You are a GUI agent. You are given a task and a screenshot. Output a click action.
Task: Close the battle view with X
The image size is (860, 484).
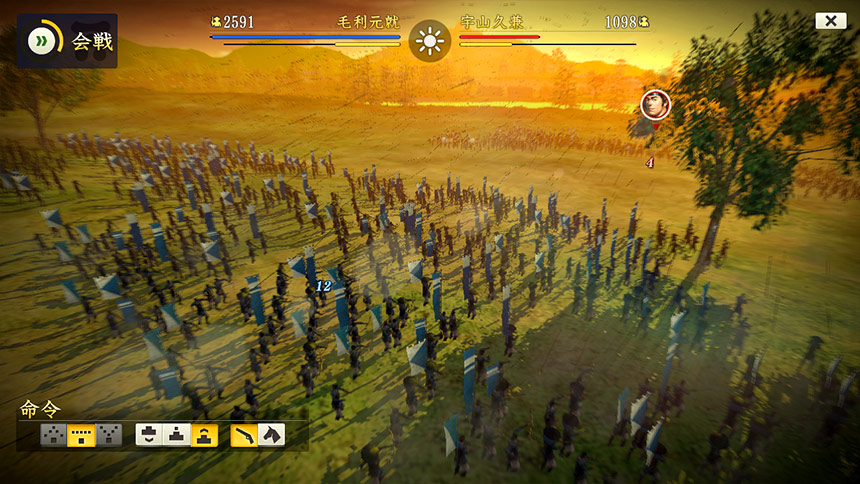coord(830,21)
